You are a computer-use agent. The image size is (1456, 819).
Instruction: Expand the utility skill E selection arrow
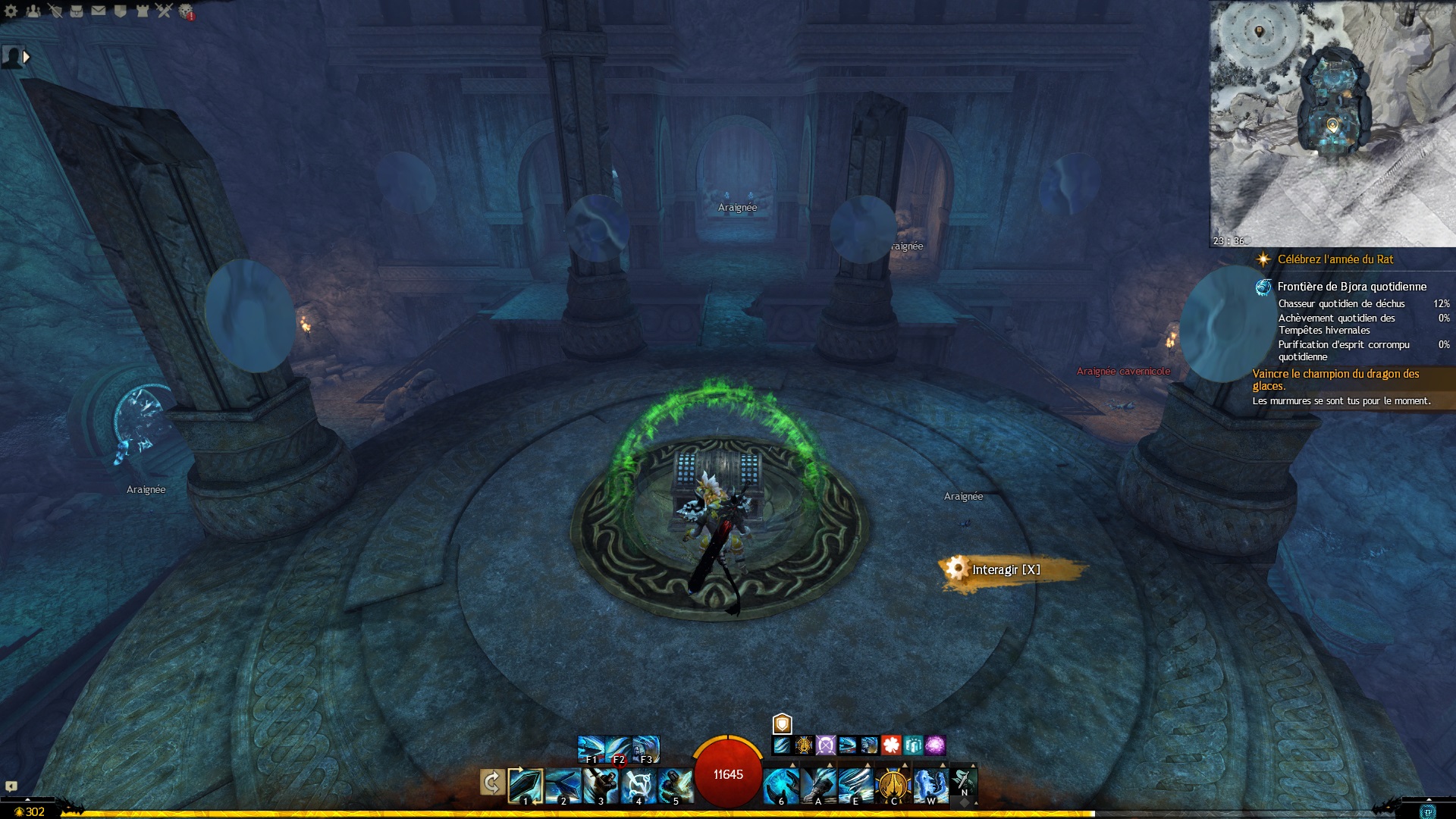pyautogui.click(x=868, y=764)
